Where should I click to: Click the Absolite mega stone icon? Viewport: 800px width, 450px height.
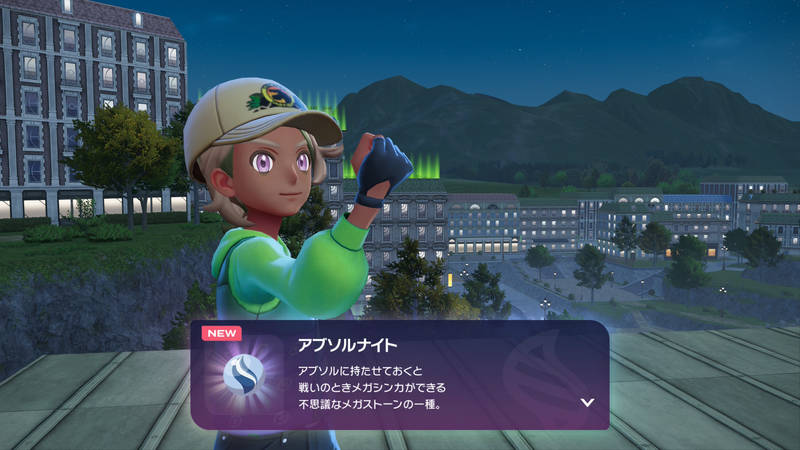pos(244,375)
